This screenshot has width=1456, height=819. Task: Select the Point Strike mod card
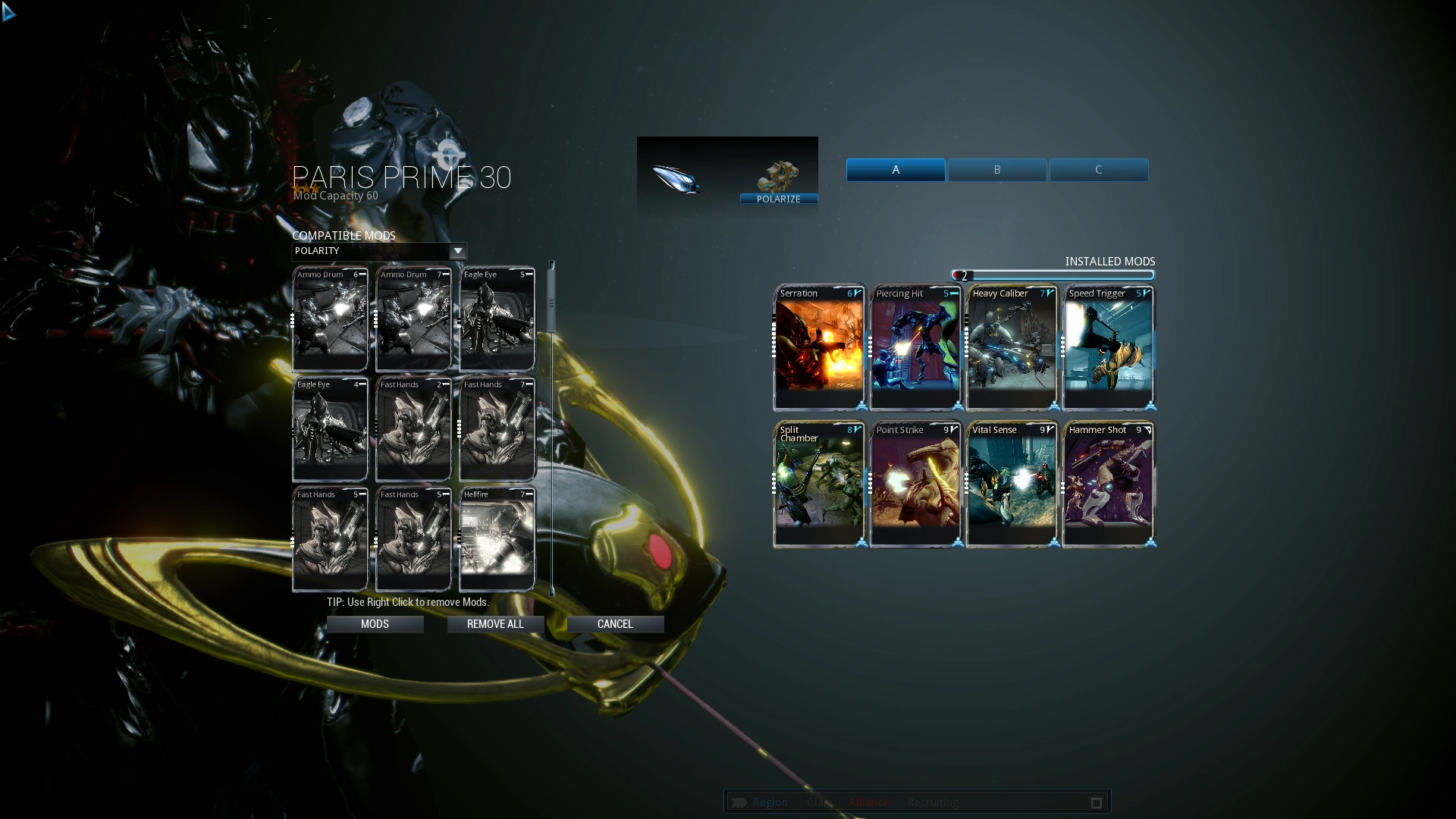click(915, 483)
